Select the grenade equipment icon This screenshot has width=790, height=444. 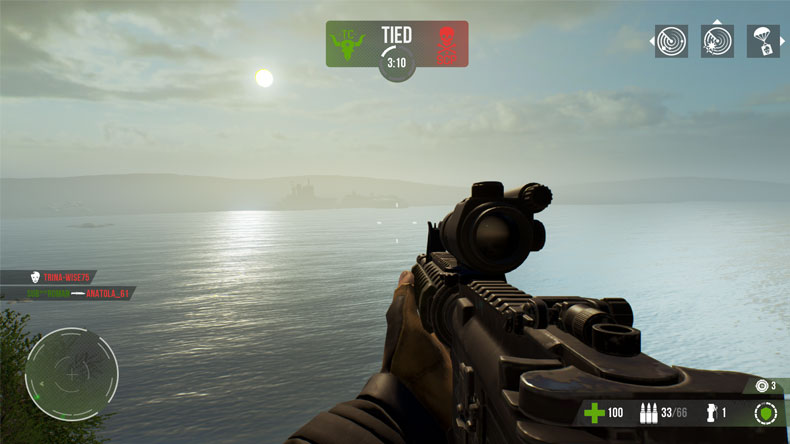[x=711, y=413]
